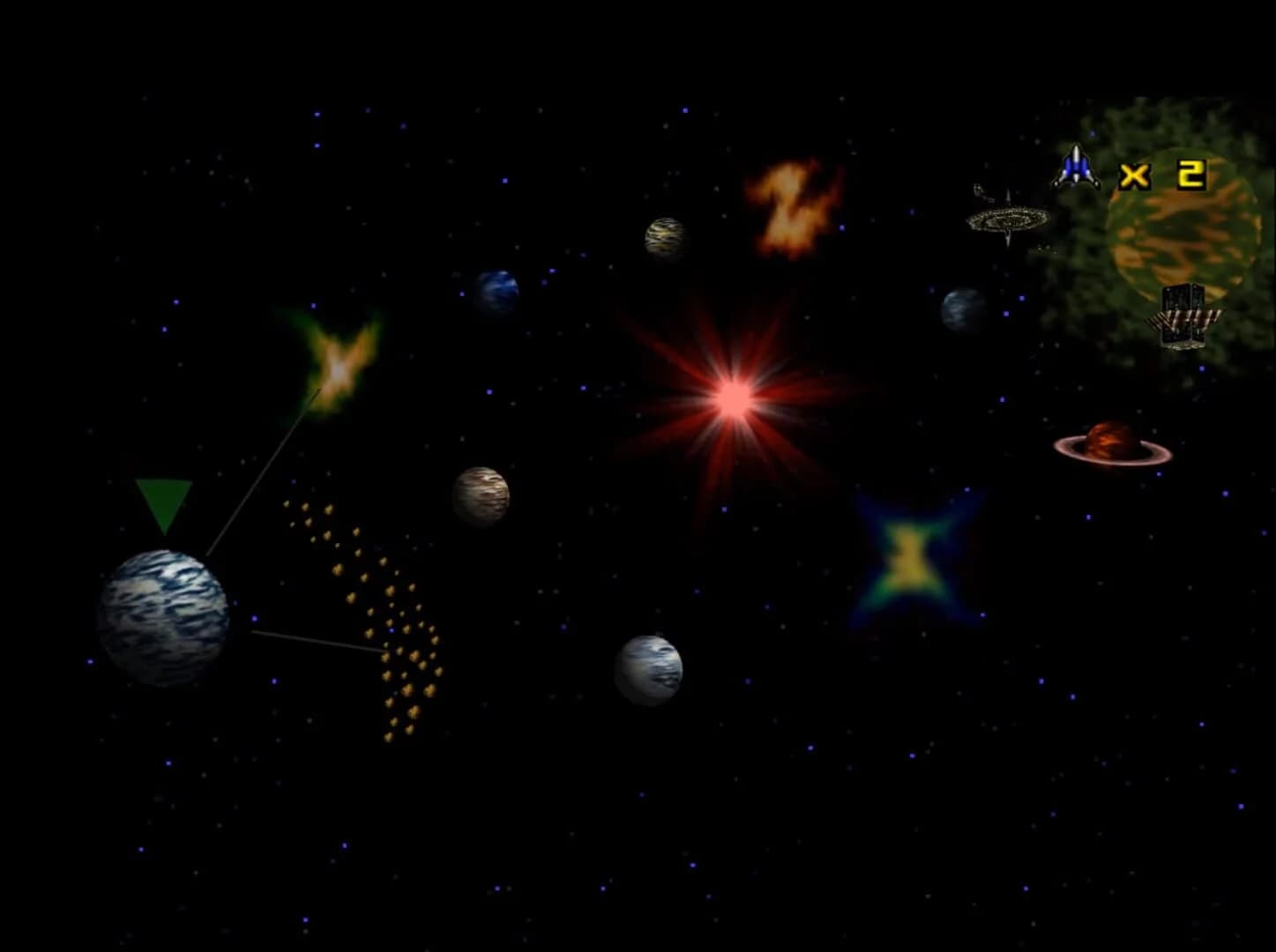
Task: Click the x2 lives counter in the HUD
Action: point(1164,175)
